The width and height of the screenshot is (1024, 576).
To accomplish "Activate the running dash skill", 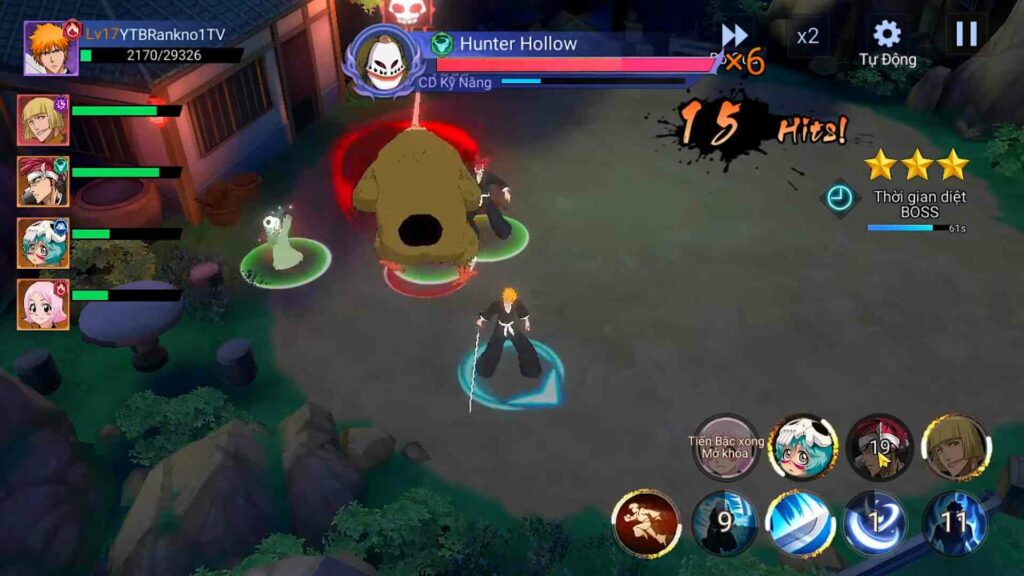I will click(646, 523).
